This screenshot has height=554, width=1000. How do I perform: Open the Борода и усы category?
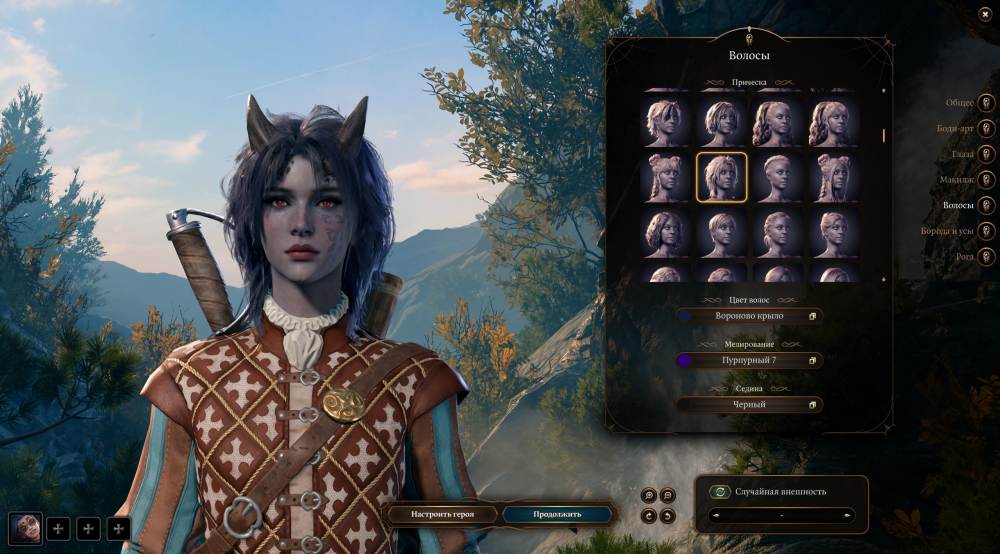pyautogui.click(x=986, y=231)
